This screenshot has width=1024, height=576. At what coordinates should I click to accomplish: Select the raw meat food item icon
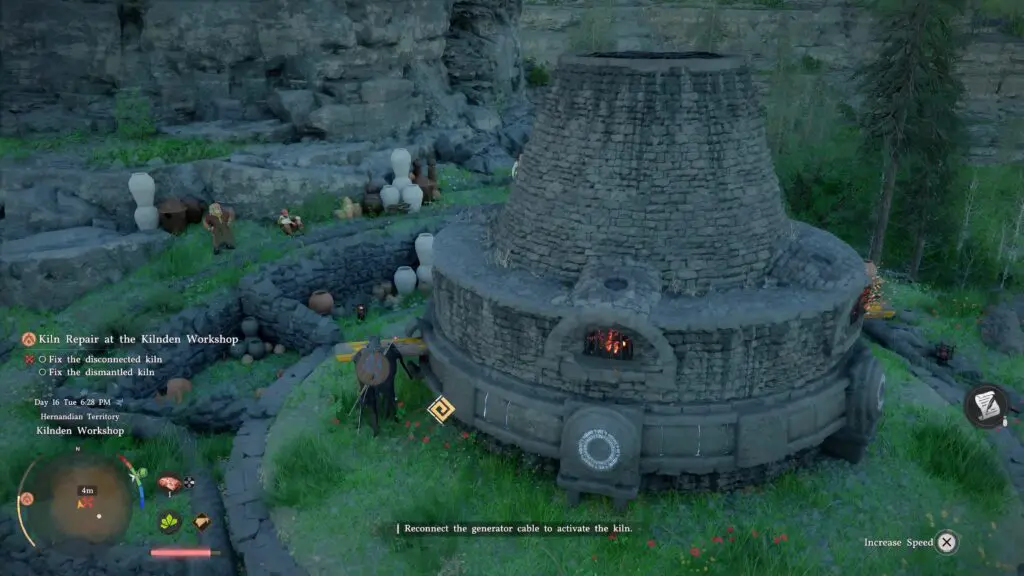click(169, 483)
